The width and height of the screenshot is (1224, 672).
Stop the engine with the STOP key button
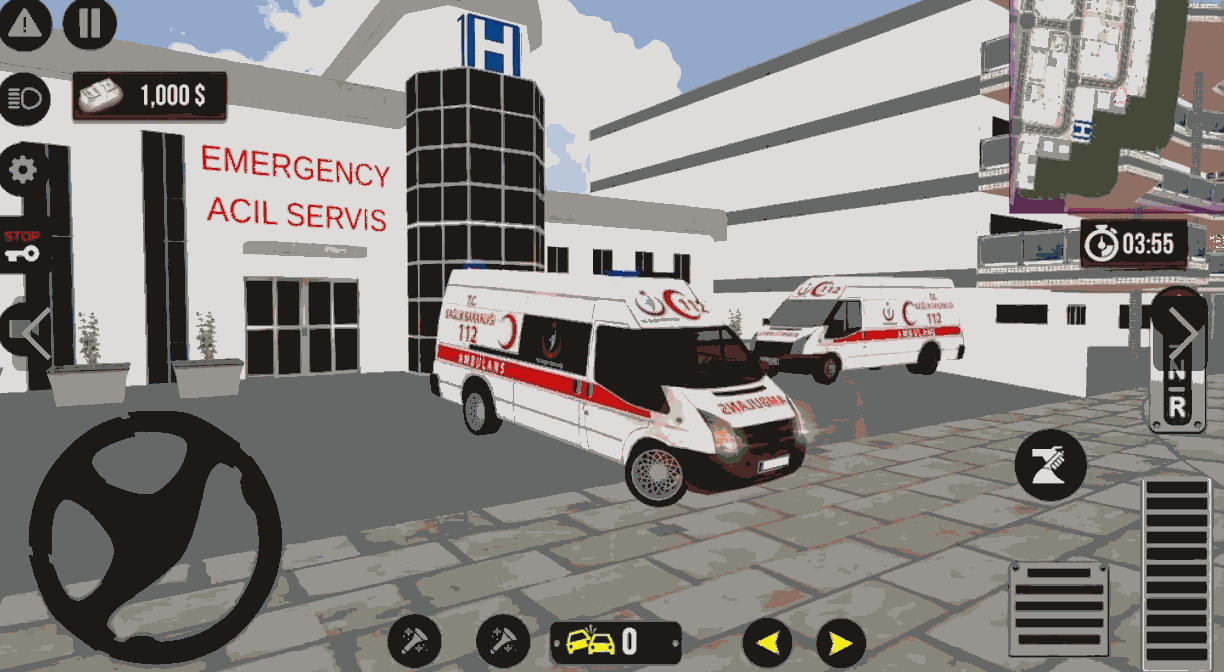pyautogui.click(x=22, y=247)
